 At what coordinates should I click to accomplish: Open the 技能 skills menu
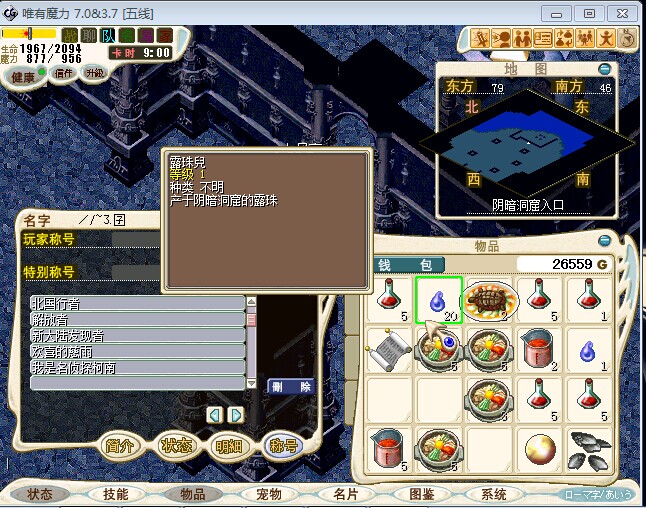coord(114,494)
